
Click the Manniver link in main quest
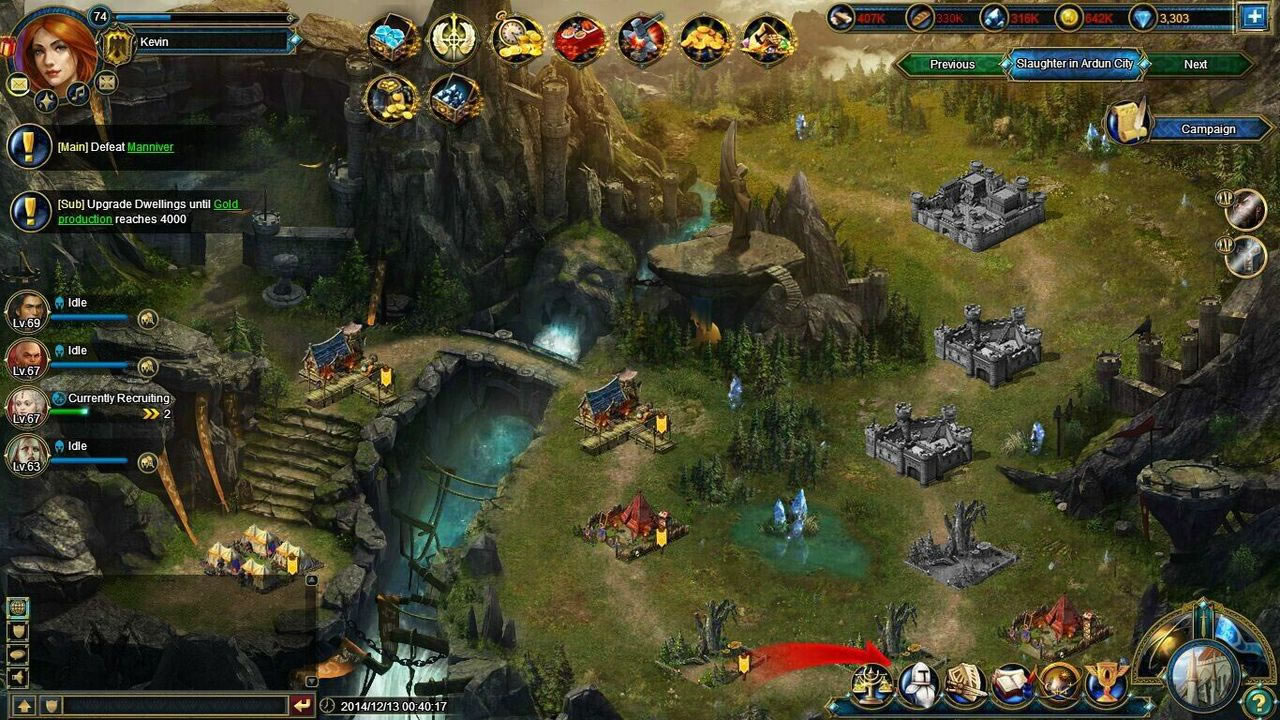[x=150, y=147]
